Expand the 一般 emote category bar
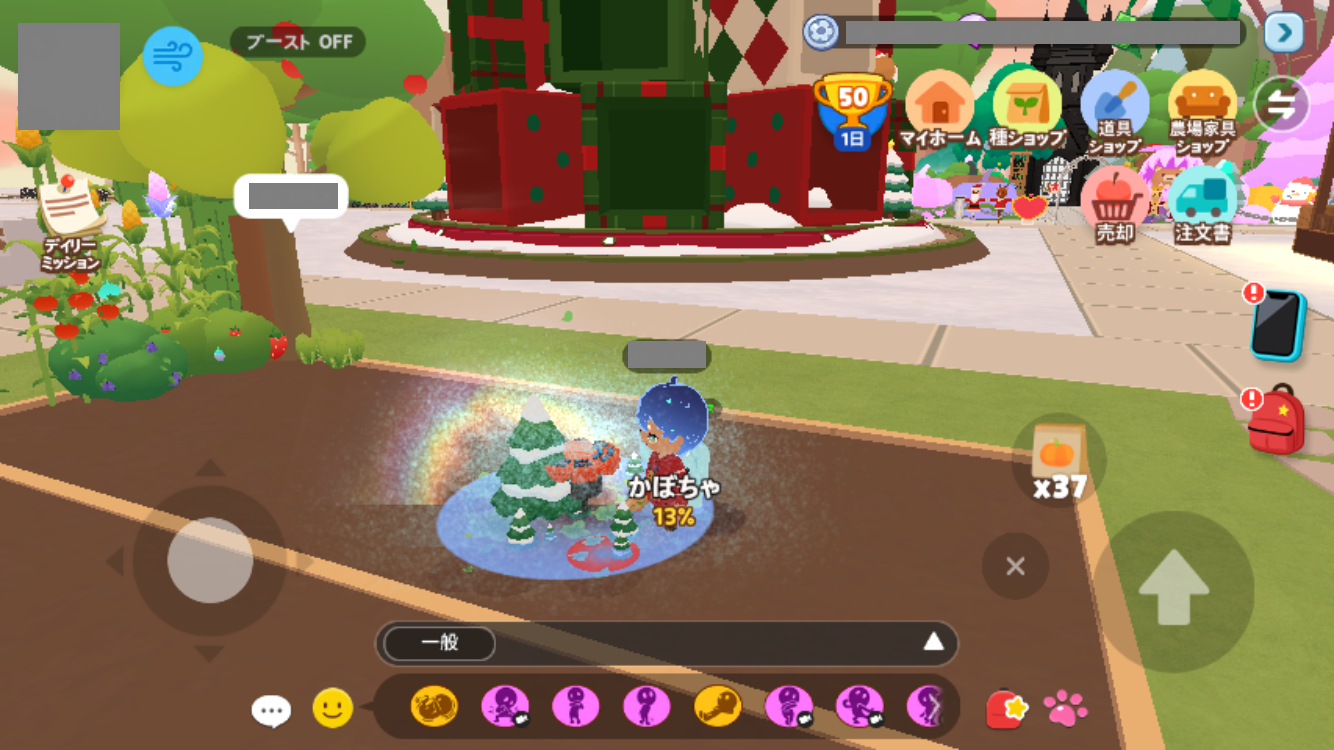The height and width of the screenshot is (750, 1334). (x=933, y=642)
